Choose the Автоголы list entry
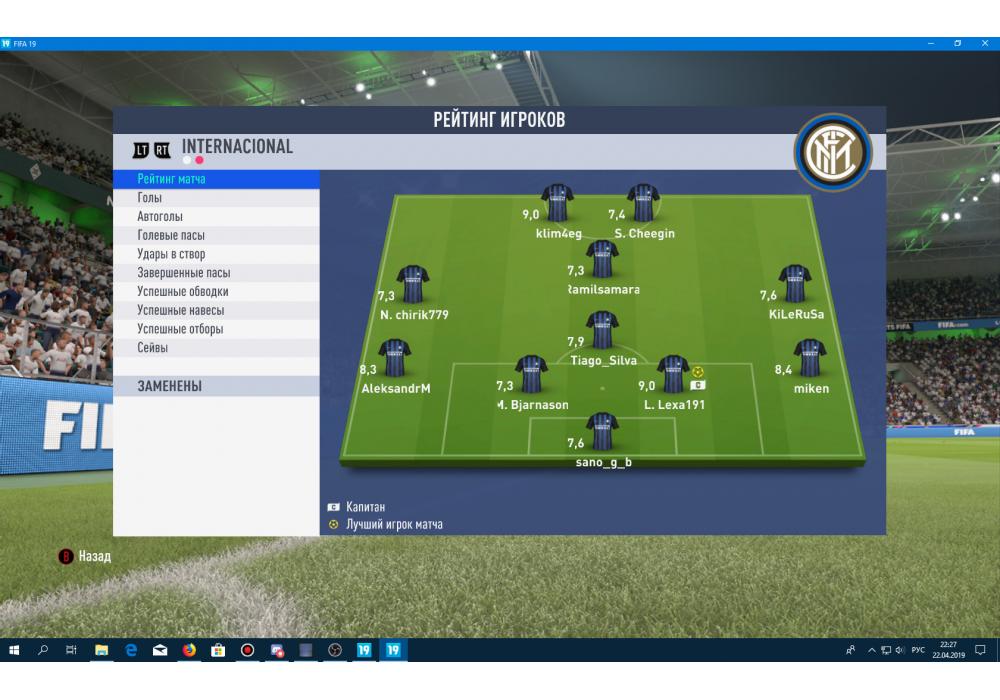This screenshot has width=1000, height=700. 160,217
